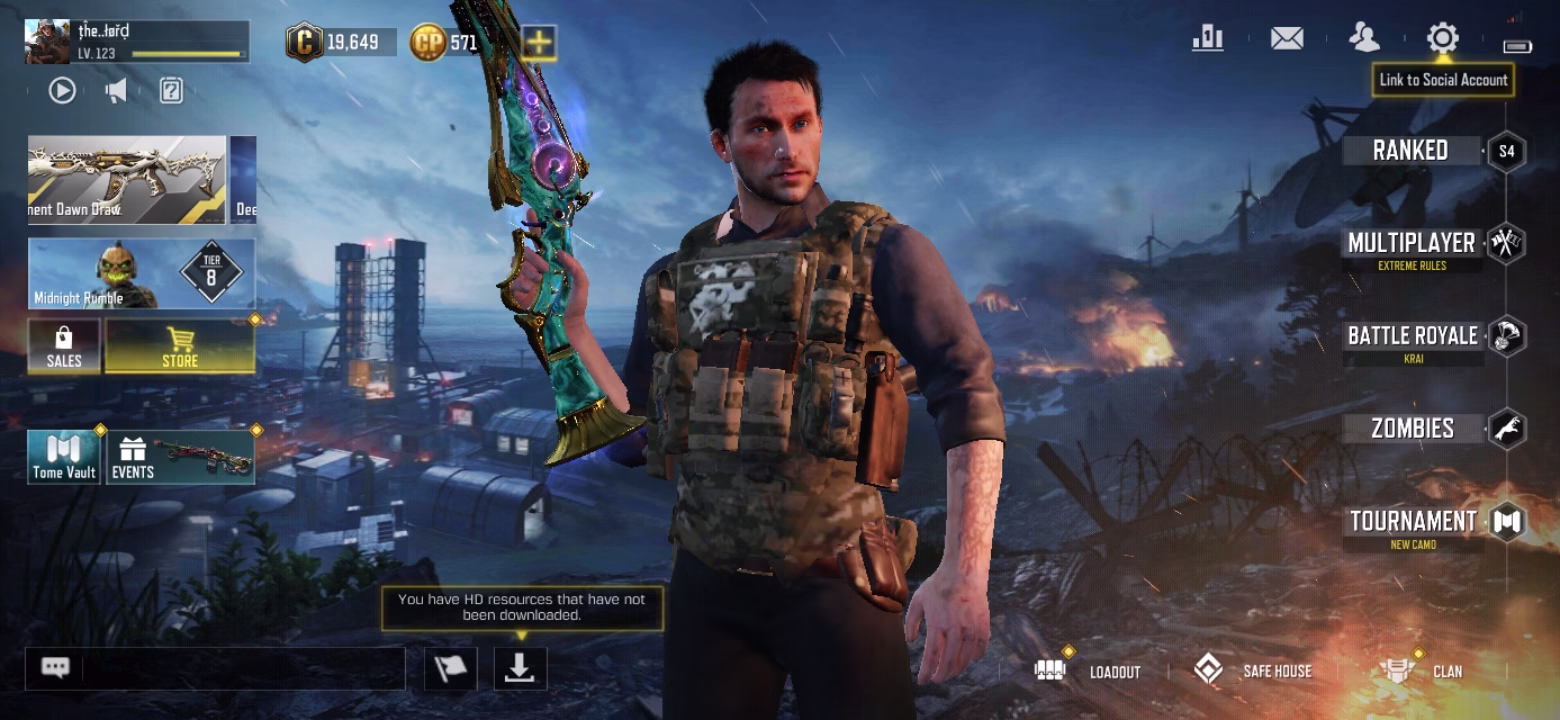View the Events page

point(181,458)
